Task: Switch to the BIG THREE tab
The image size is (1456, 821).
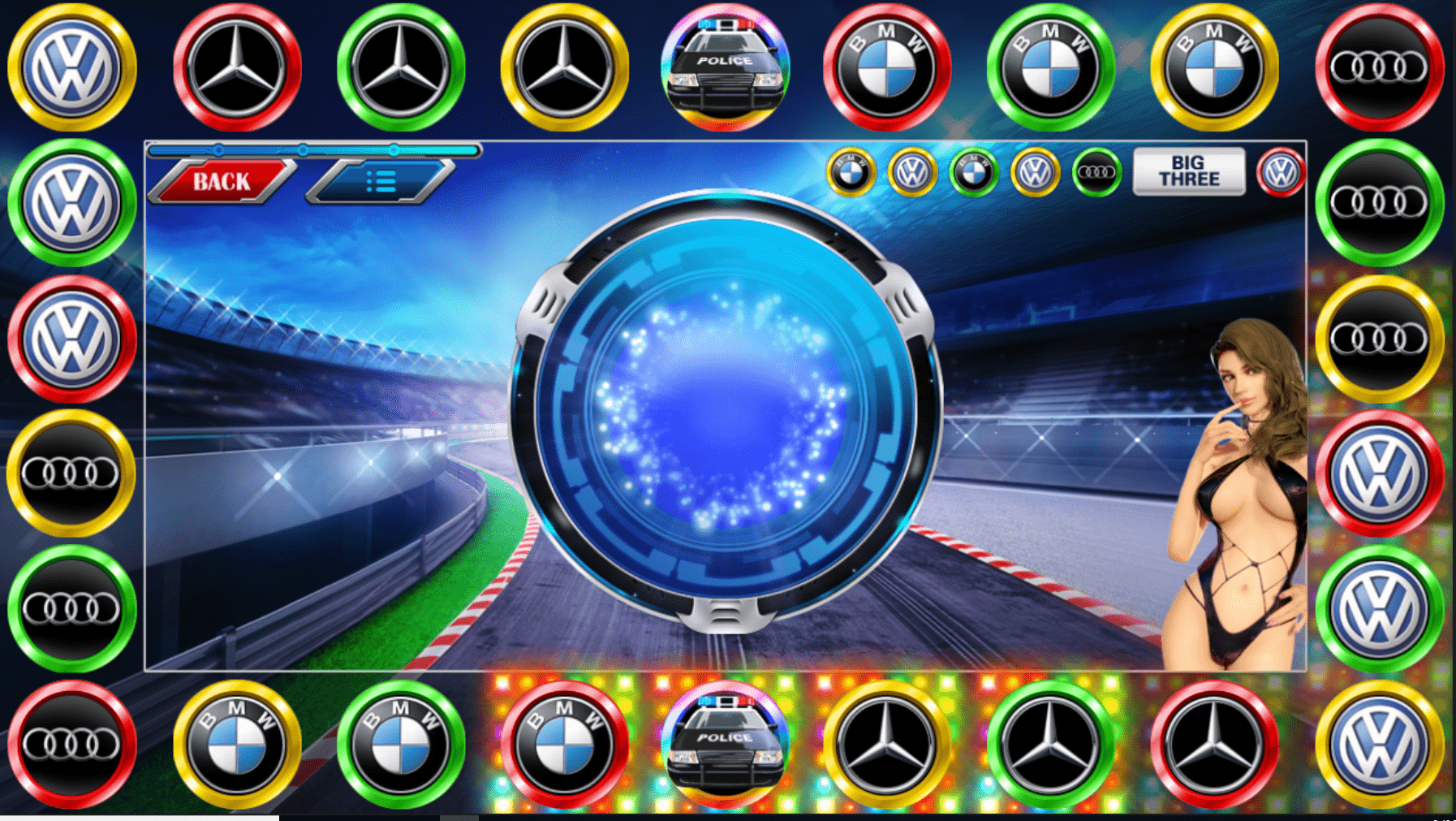Action: [1190, 171]
